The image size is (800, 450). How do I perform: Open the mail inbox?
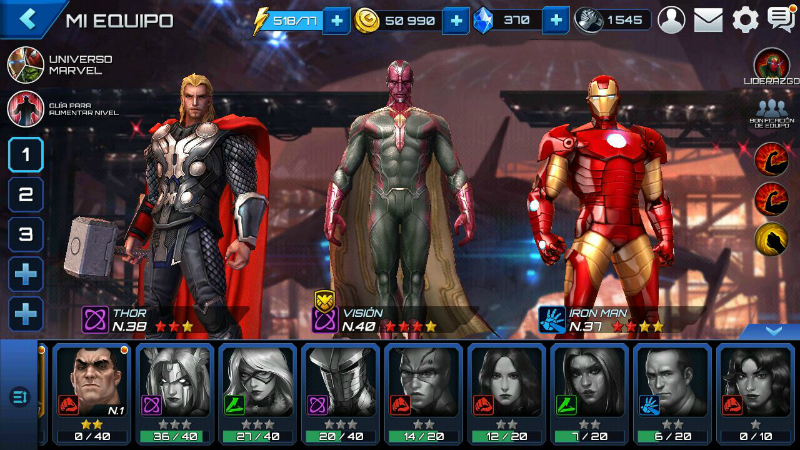coord(708,19)
